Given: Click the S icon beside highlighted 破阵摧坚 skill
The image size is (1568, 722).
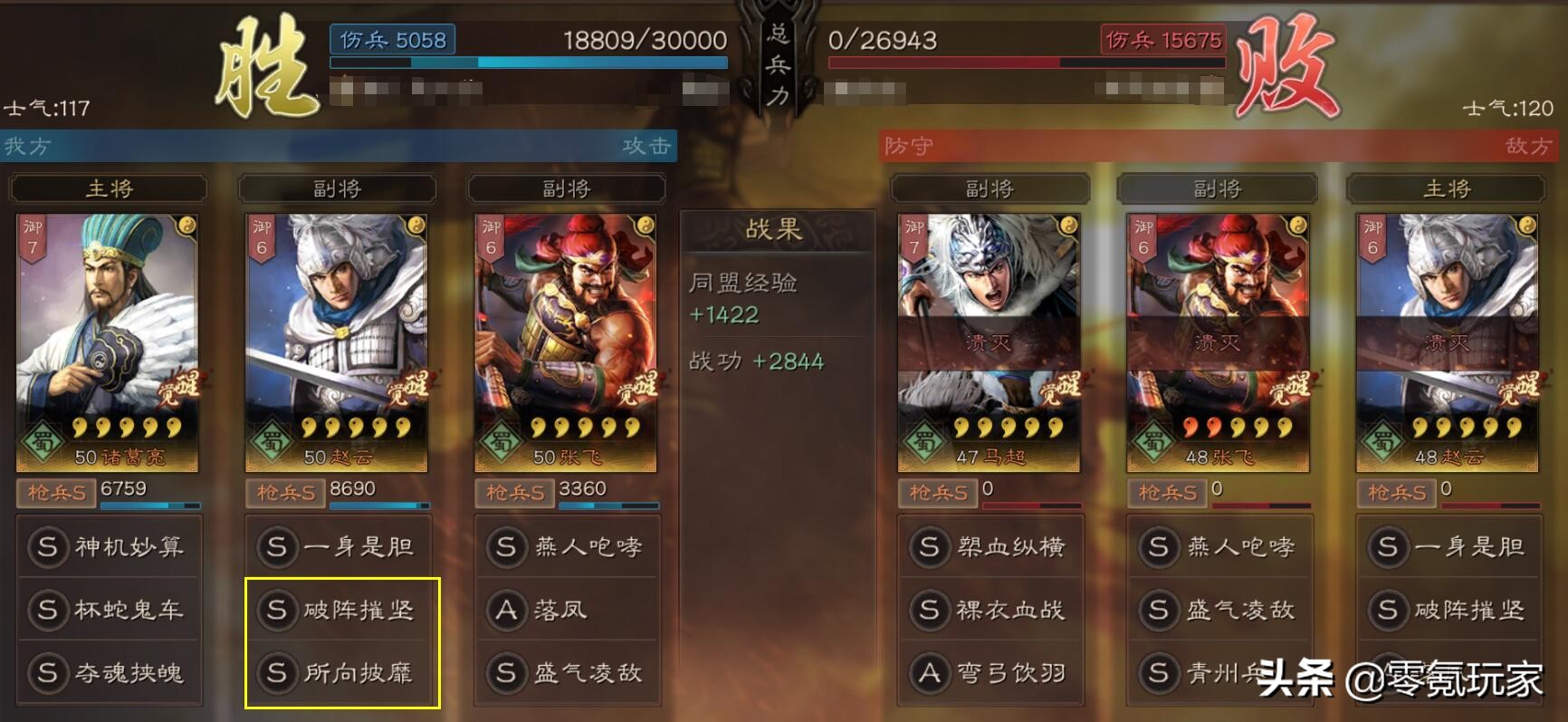Looking at the screenshot, I should 277,611.
